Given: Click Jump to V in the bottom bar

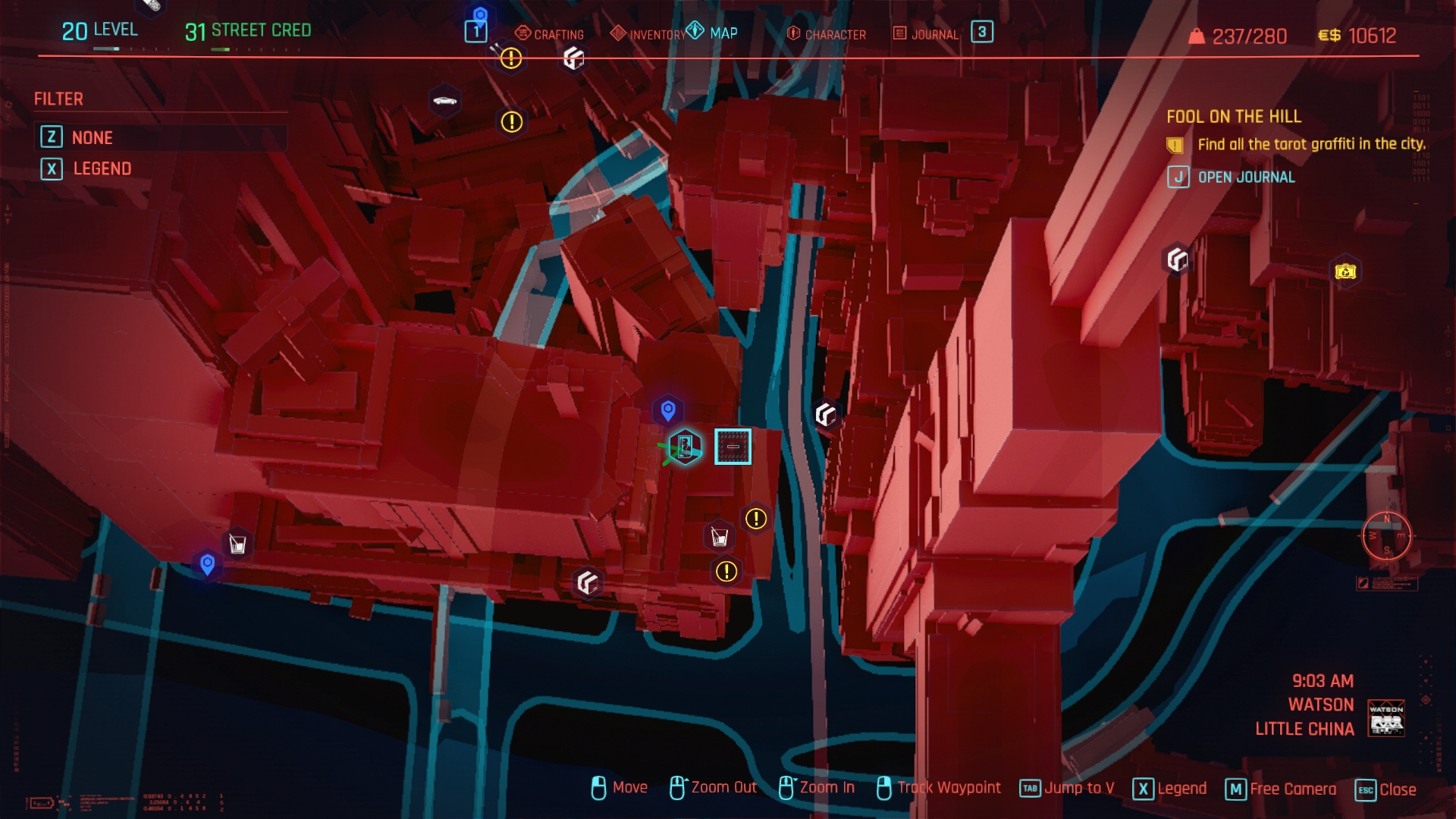Looking at the screenshot, I should click(1067, 789).
